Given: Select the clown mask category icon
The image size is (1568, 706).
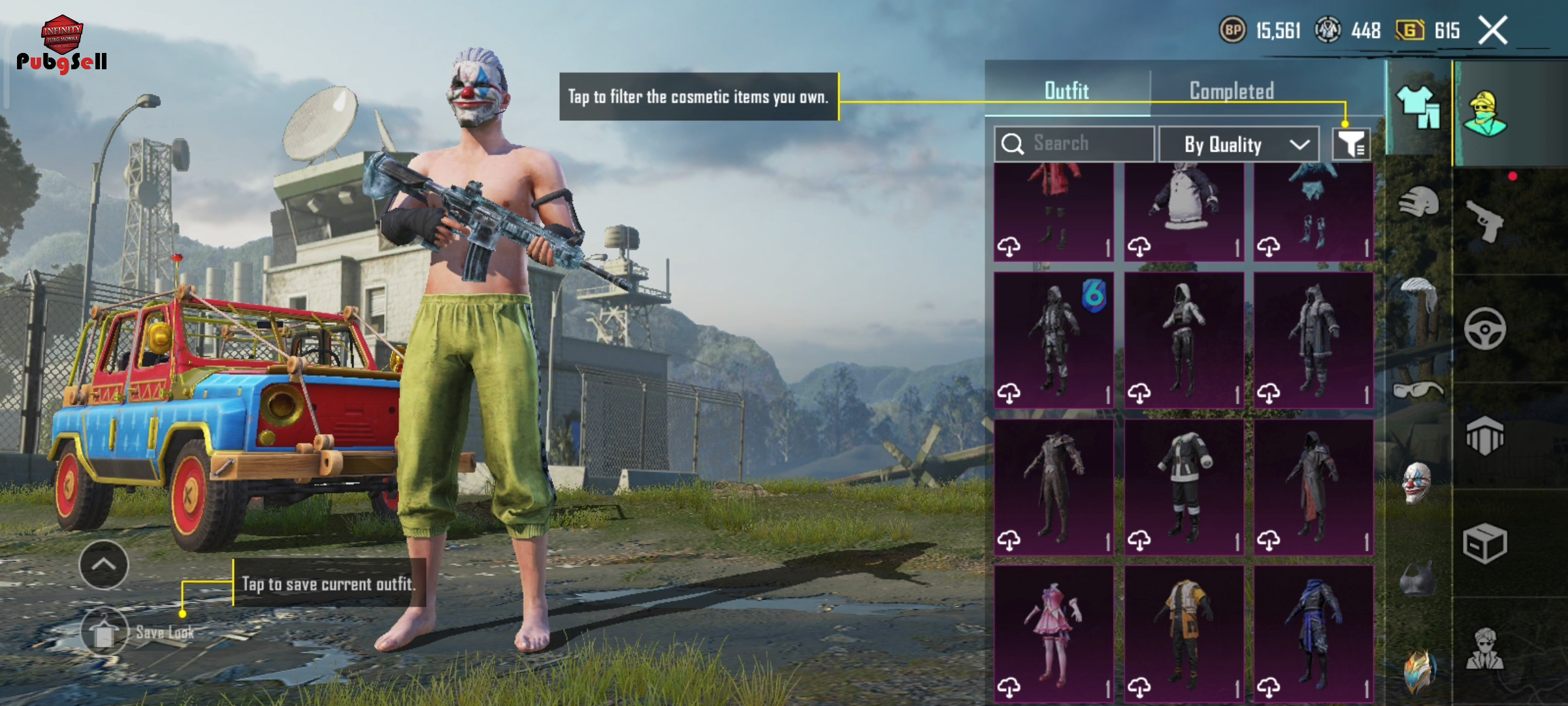Looking at the screenshot, I should [x=1417, y=483].
